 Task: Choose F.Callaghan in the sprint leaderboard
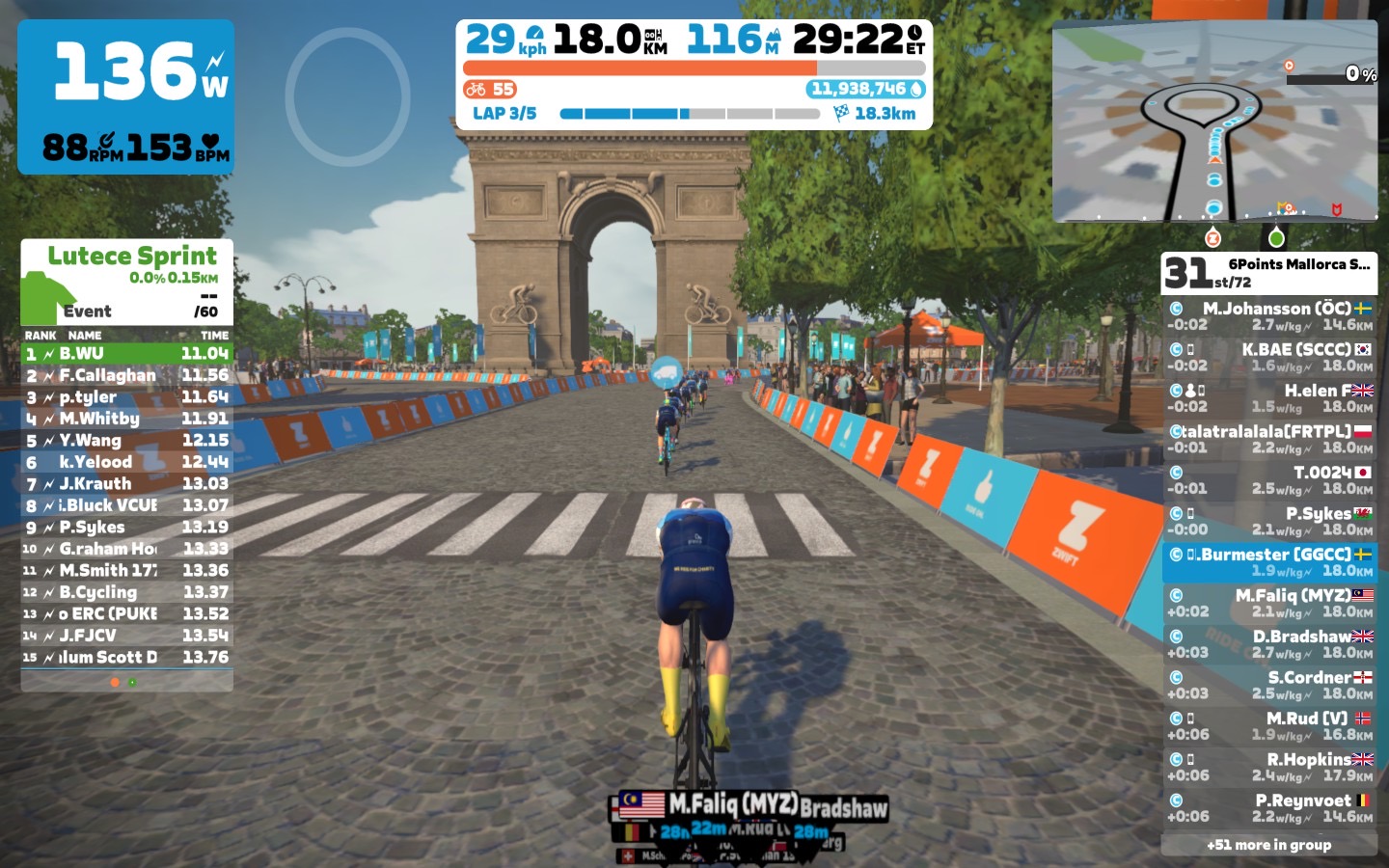tap(127, 375)
